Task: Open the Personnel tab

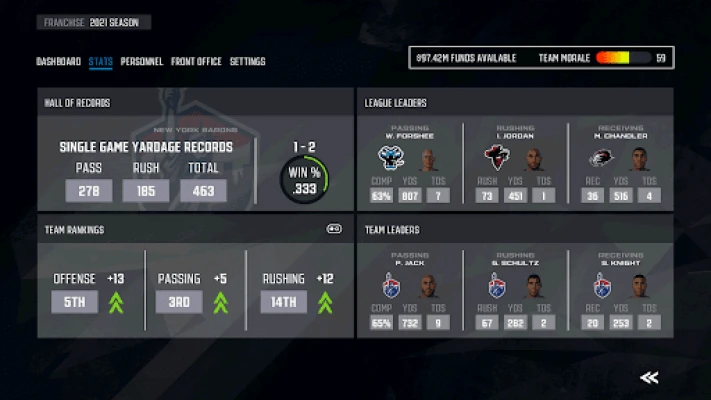Action: click(142, 62)
